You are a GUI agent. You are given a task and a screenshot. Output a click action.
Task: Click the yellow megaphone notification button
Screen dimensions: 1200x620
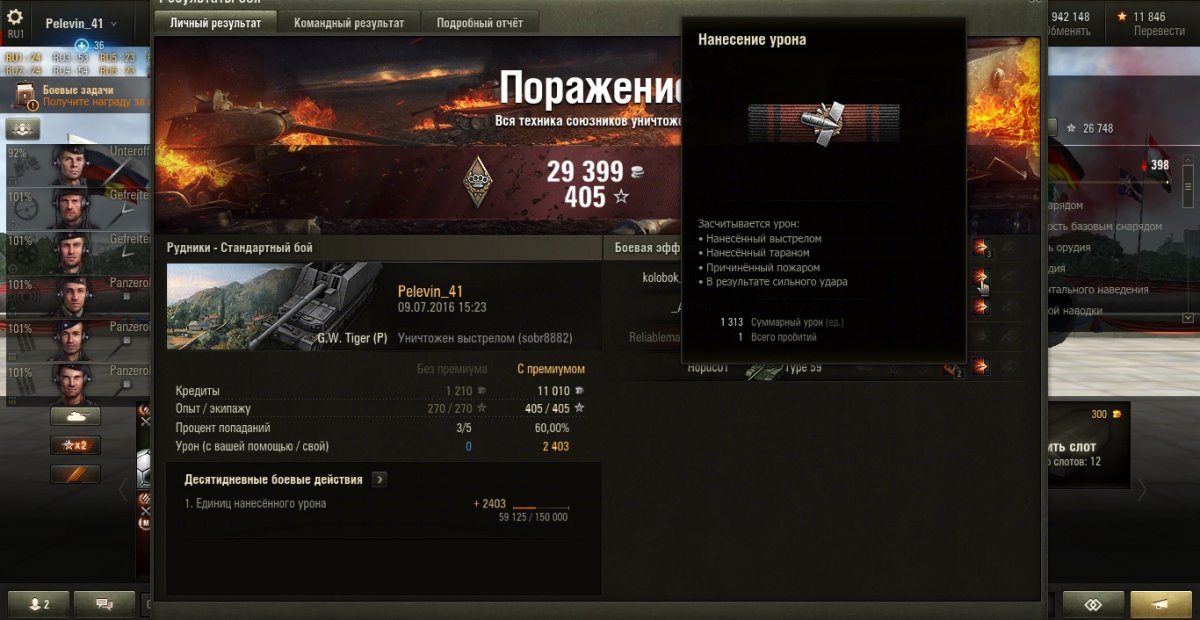(1160, 604)
